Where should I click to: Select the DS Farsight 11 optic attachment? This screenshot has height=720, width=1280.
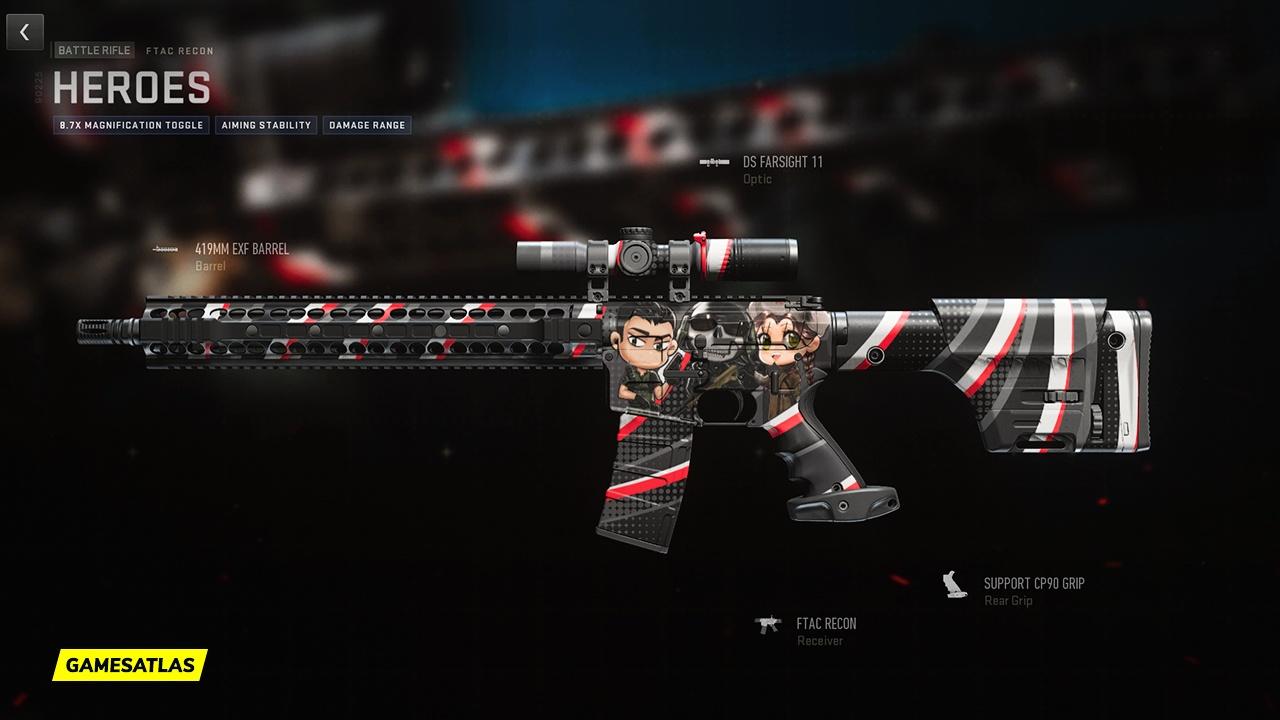point(782,162)
